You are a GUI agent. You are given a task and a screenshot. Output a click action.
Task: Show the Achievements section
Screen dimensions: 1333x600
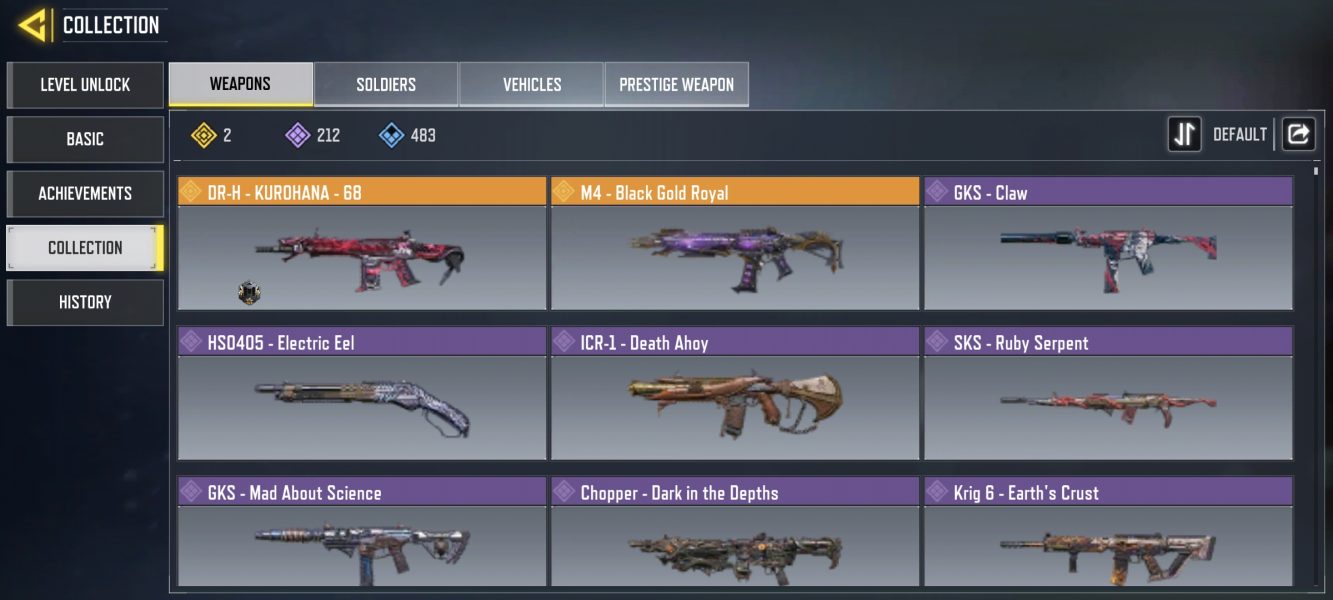point(85,193)
